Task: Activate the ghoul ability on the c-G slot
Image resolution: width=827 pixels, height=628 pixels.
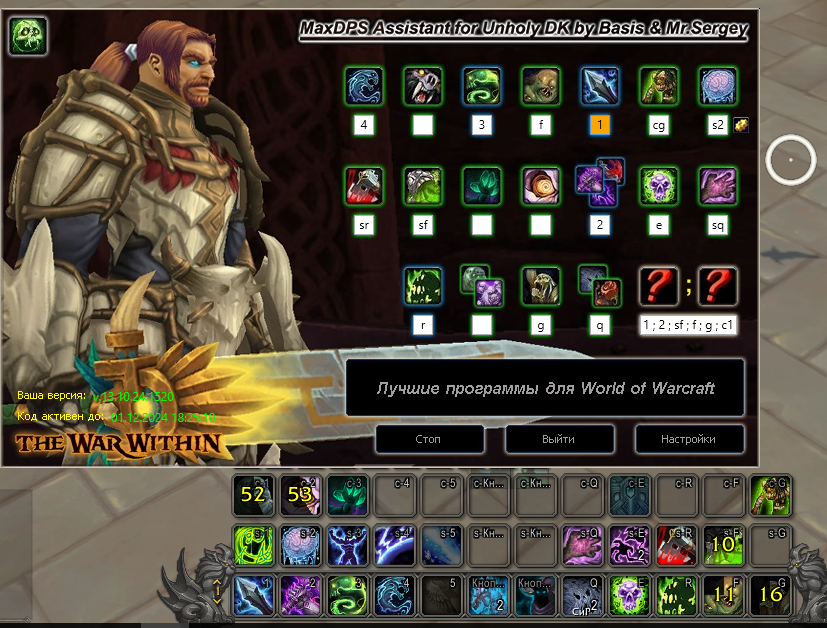Action: tap(770, 493)
